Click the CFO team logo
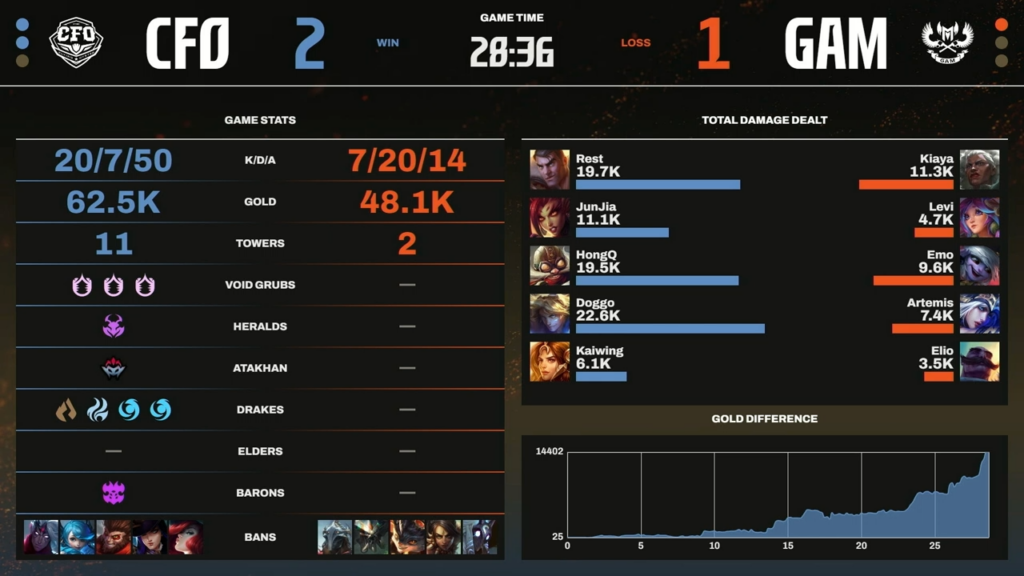This screenshot has width=1024, height=576. point(76,42)
